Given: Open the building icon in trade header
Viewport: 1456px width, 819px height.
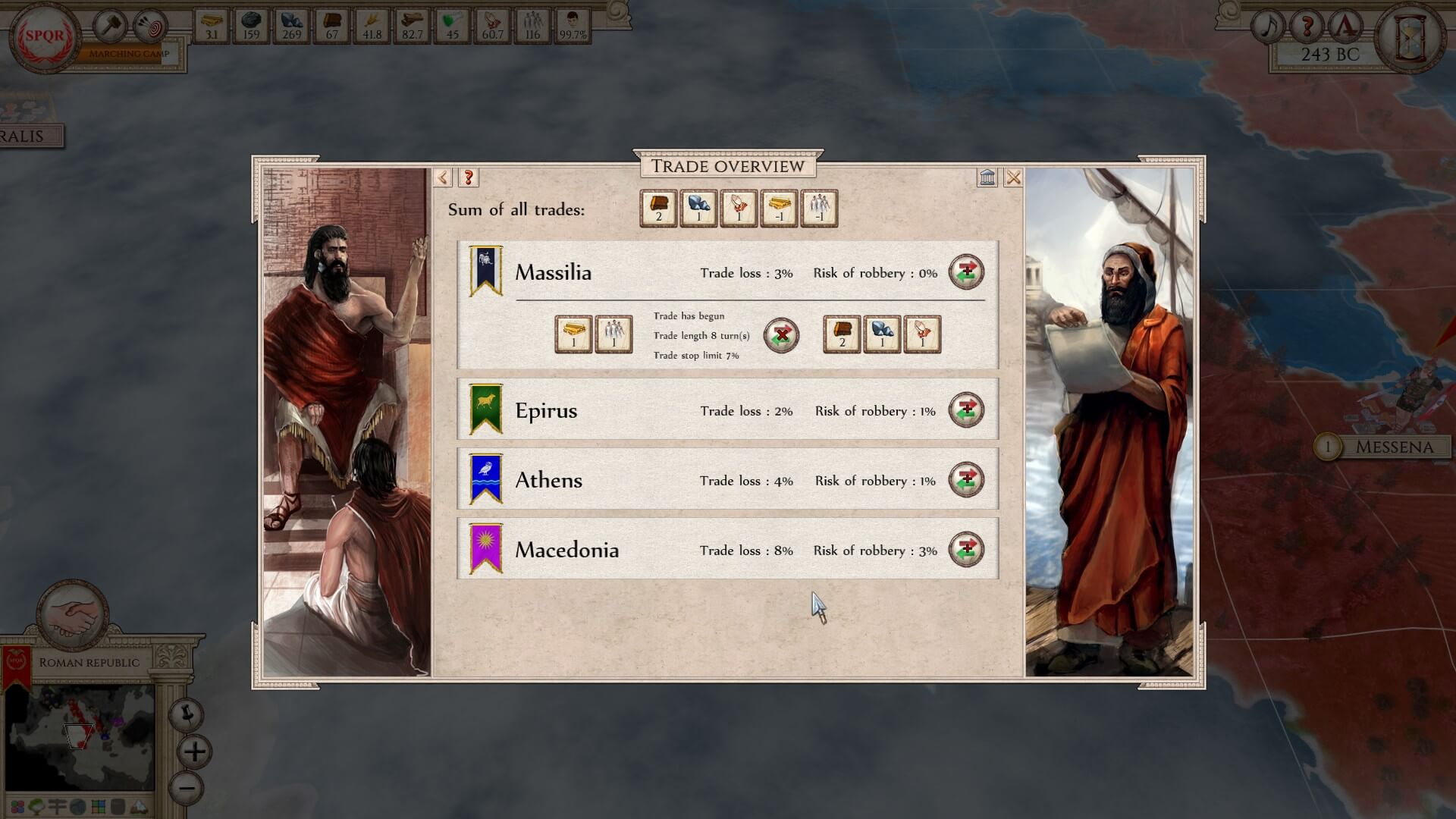Looking at the screenshot, I should pos(987,177).
